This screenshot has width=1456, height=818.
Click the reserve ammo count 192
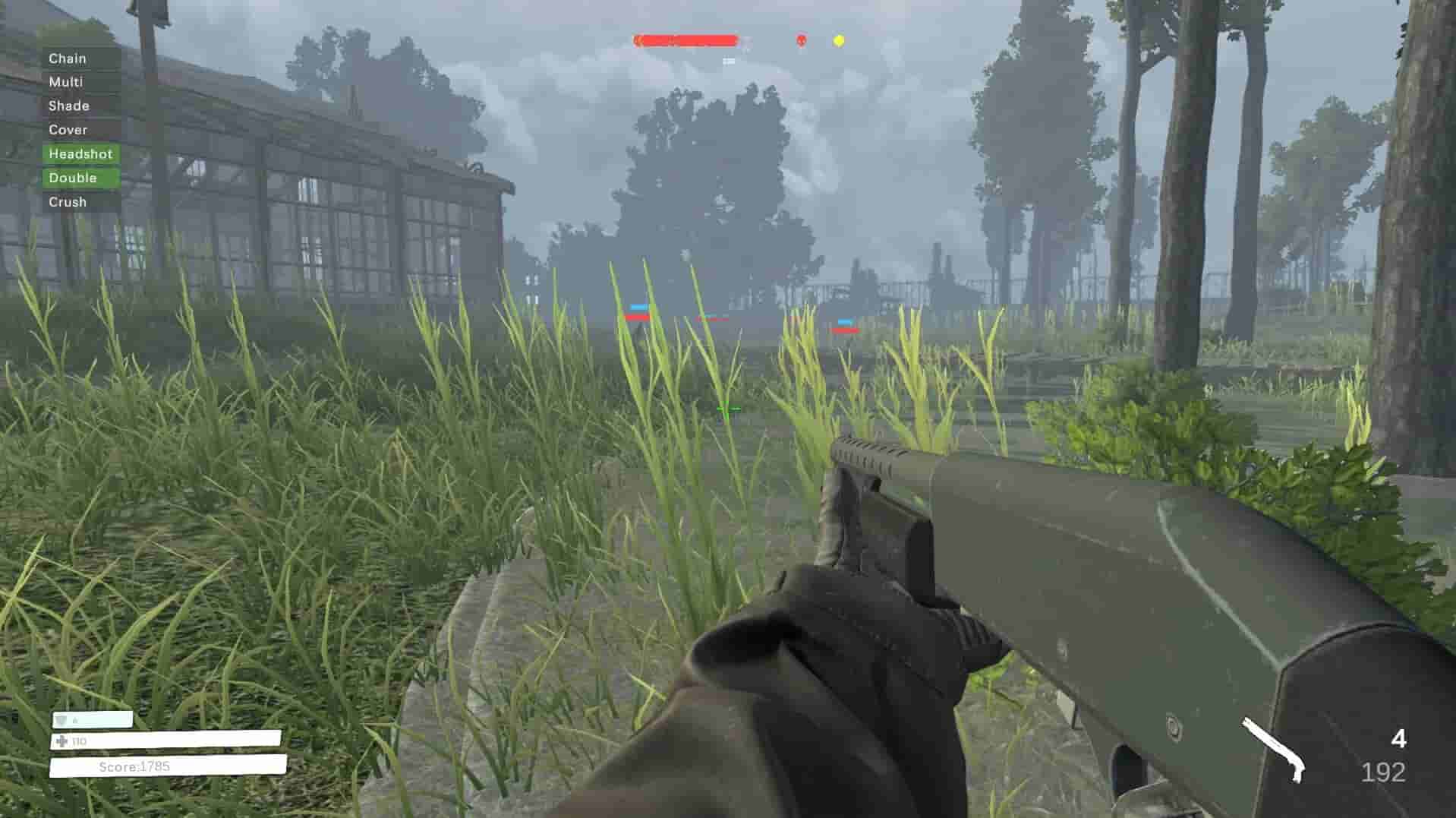(1383, 772)
